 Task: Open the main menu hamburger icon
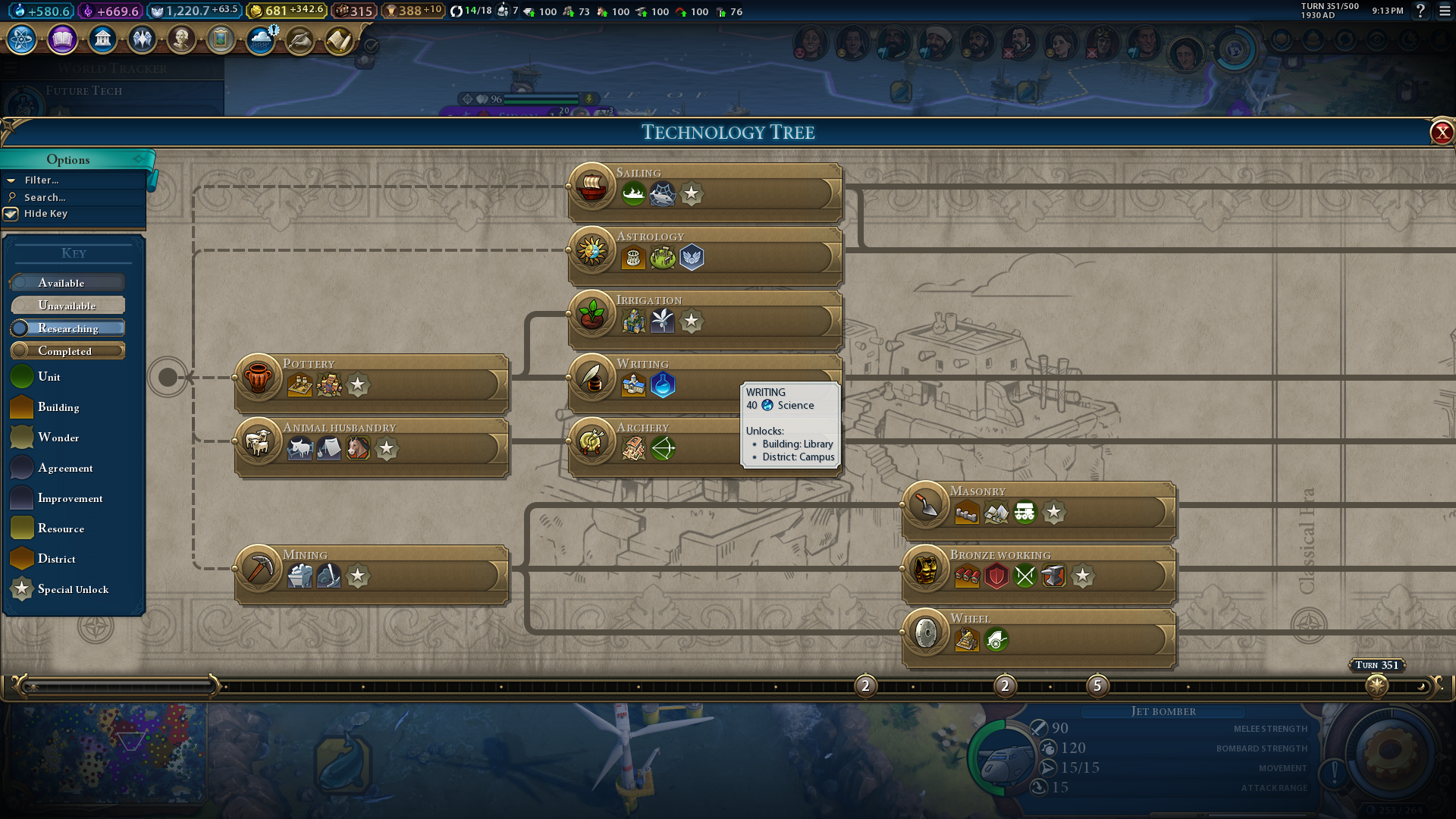[x=1445, y=11]
